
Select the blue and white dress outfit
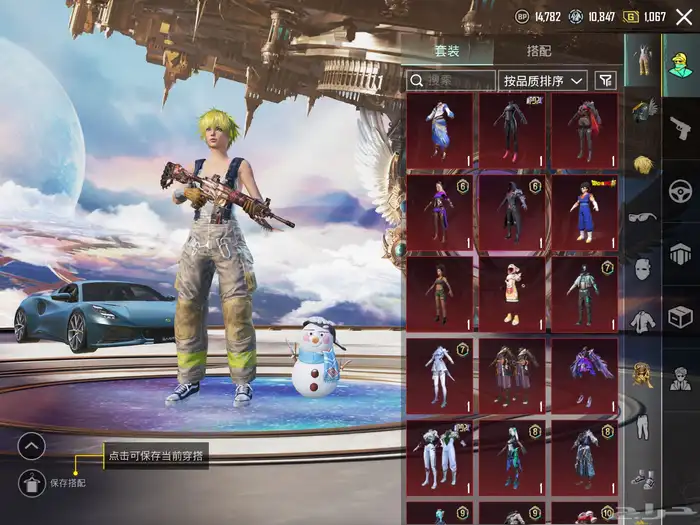pos(439,130)
